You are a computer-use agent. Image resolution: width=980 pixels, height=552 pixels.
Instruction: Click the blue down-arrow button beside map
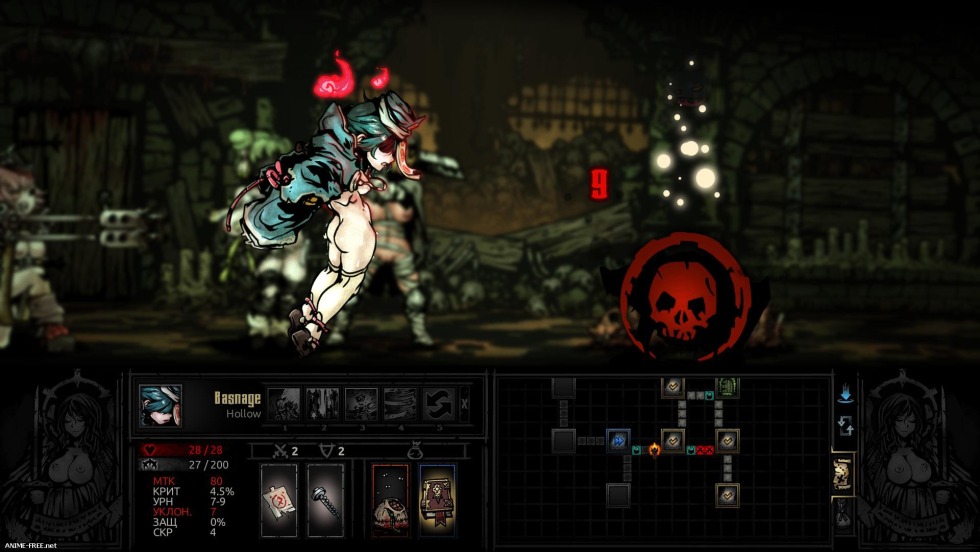(x=845, y=394)
